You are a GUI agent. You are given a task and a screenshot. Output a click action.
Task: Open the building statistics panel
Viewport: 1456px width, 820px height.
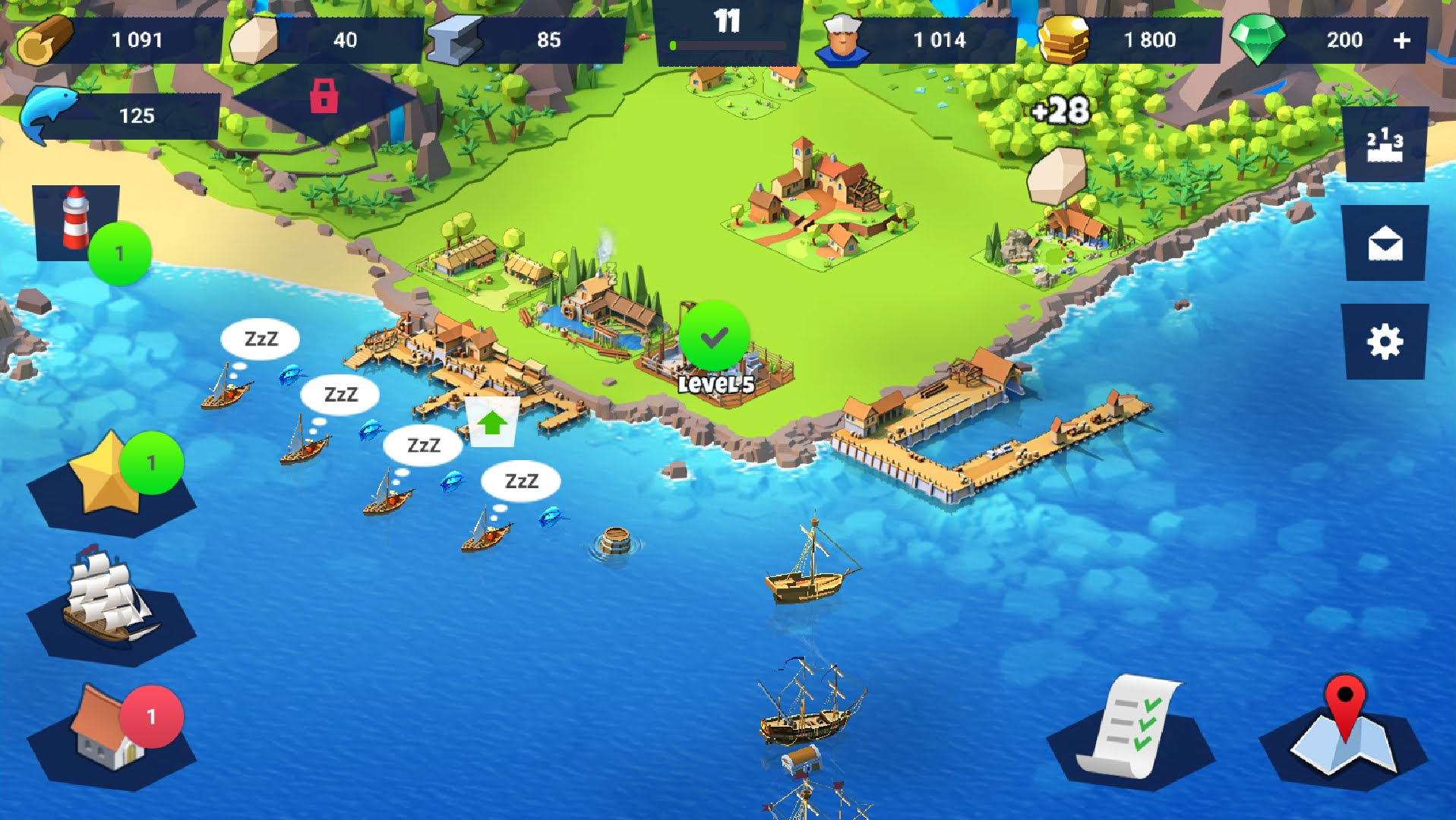coord(1385,144)
